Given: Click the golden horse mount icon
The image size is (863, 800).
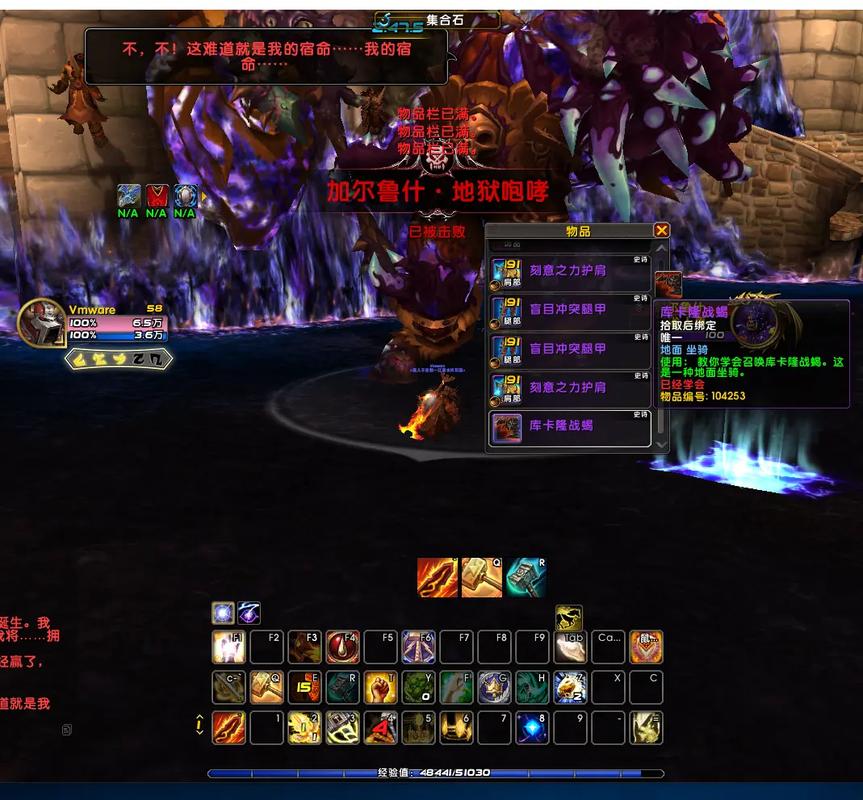Looking at the screenshot, I should (x=569, y=618).
